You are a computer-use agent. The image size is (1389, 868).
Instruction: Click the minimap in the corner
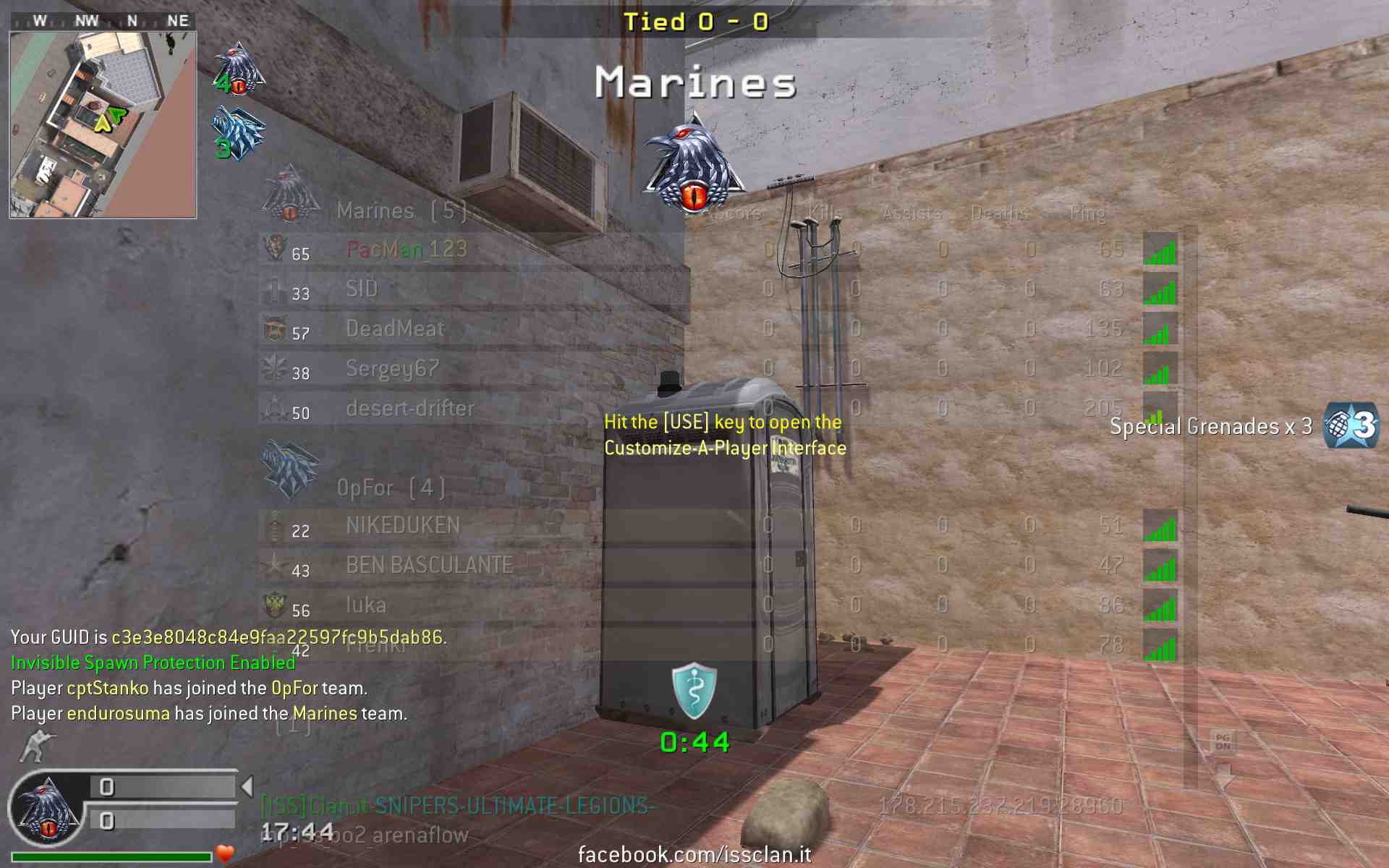(x=103, y=124)
